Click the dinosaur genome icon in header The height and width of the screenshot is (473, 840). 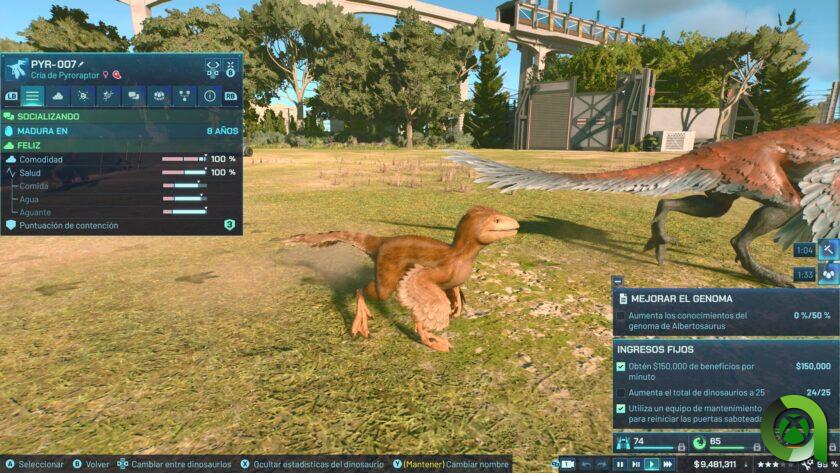tap(213, 68)
